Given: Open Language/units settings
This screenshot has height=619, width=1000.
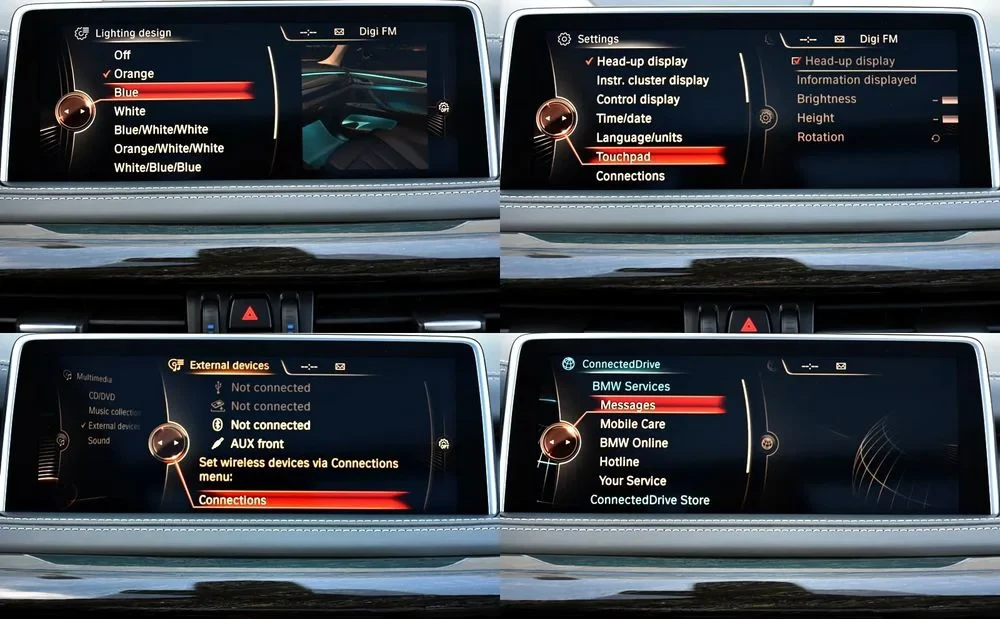Looking at the screenshot, I should (x=639, y=137).
